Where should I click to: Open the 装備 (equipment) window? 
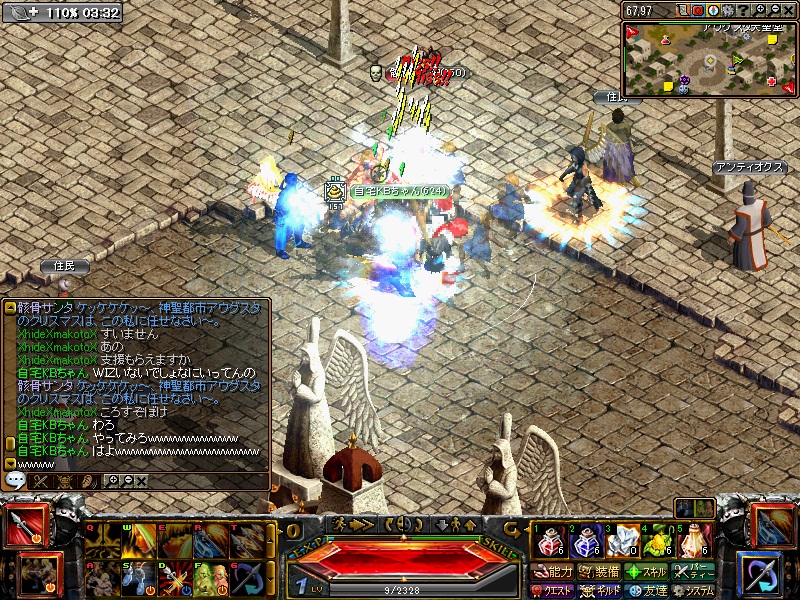598,572
